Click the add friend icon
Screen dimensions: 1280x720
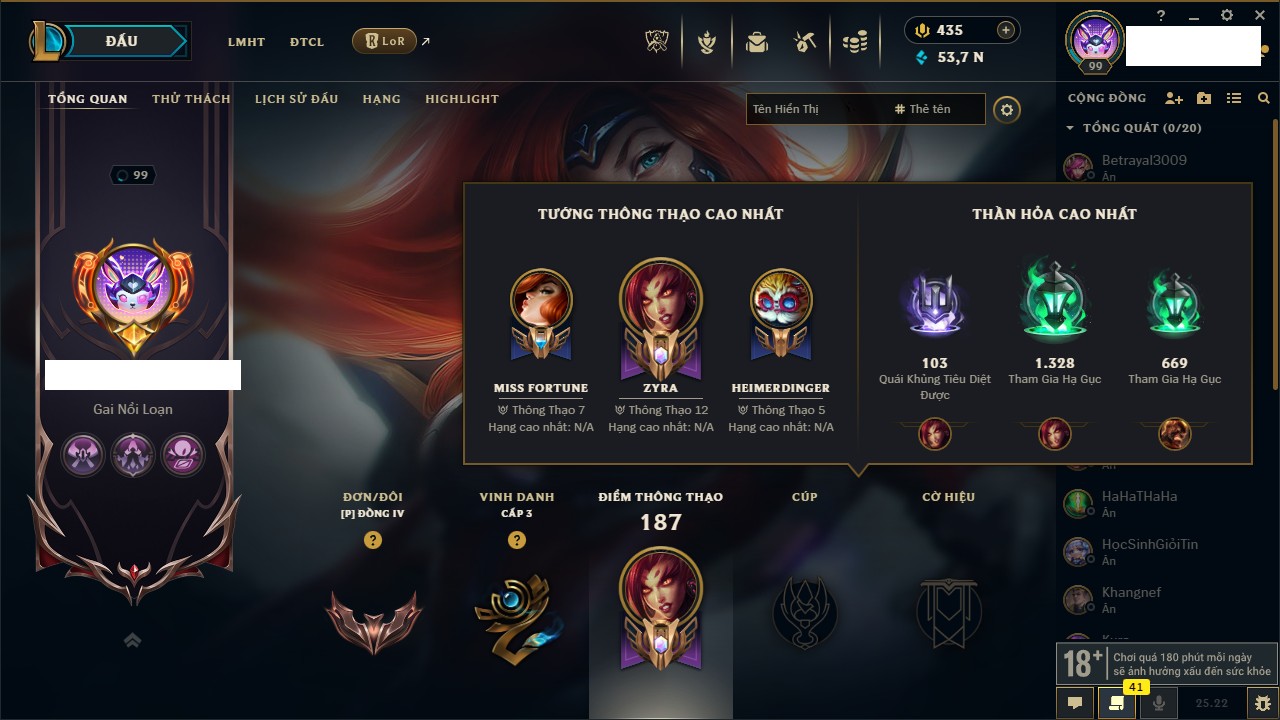(x=1174, y=98)
